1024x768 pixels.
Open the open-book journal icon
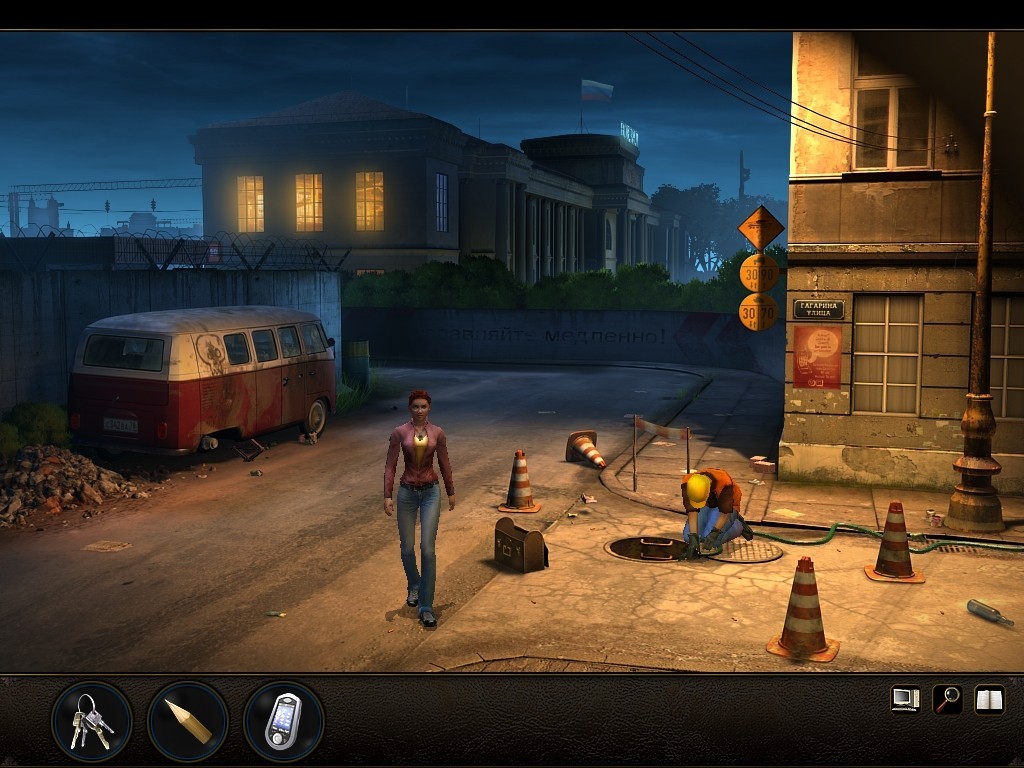pos(989,699)
